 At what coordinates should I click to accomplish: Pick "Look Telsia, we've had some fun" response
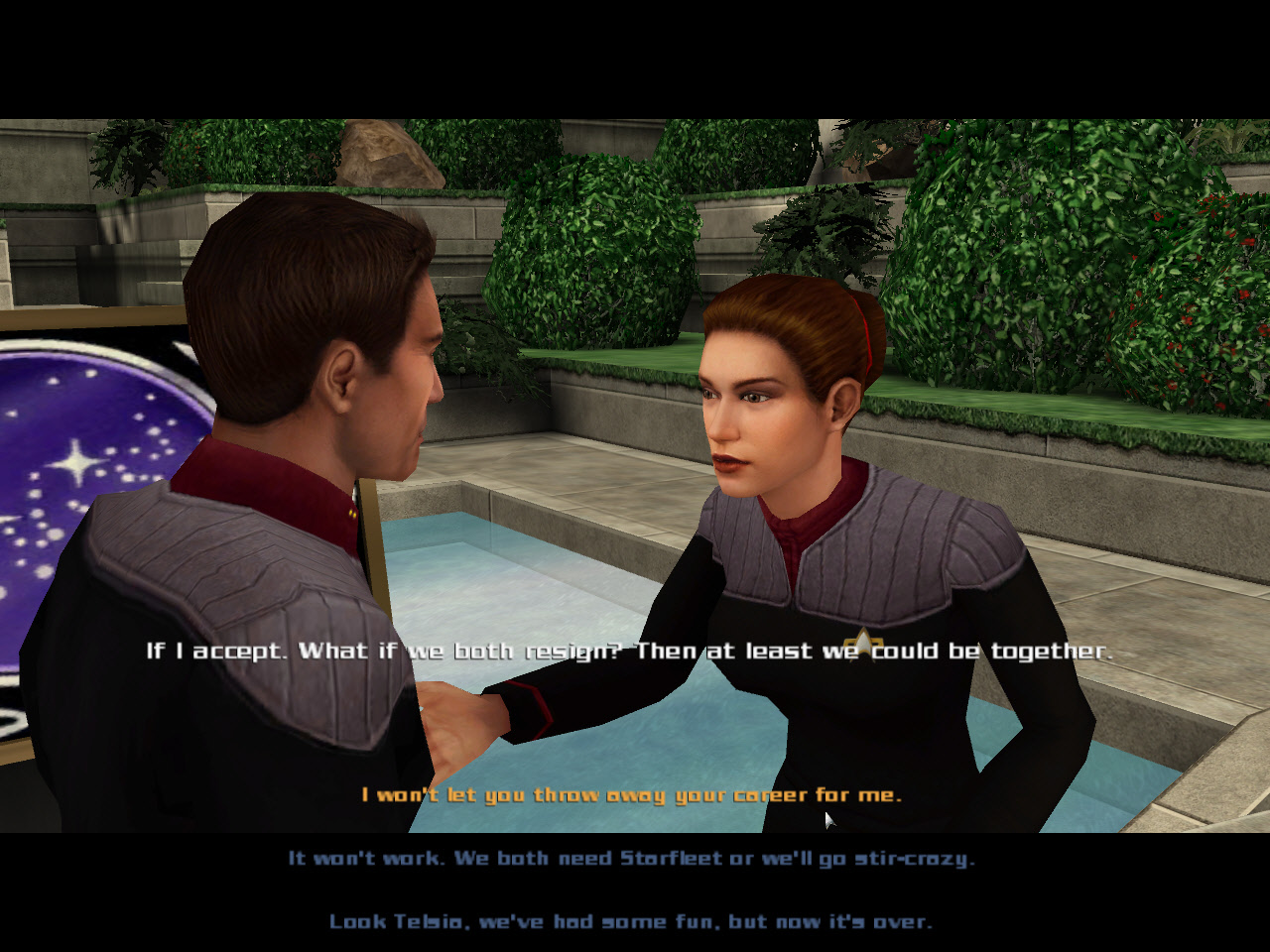(631, 921)
